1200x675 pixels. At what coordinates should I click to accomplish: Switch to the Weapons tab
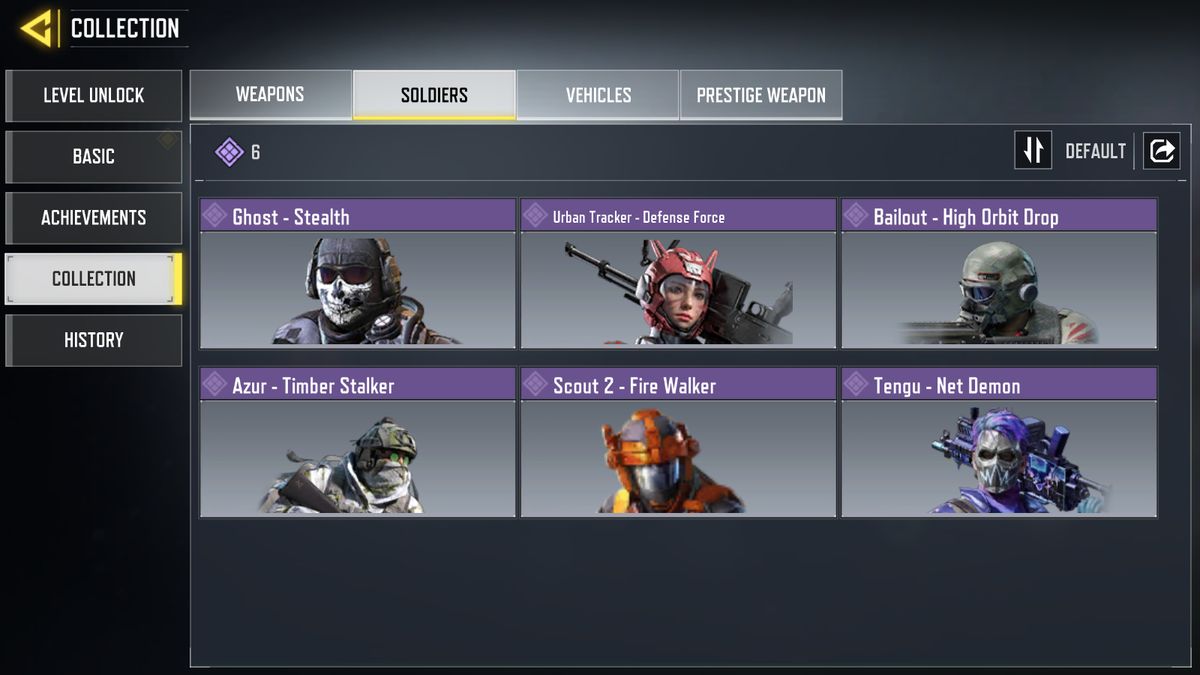coord(270,95)
